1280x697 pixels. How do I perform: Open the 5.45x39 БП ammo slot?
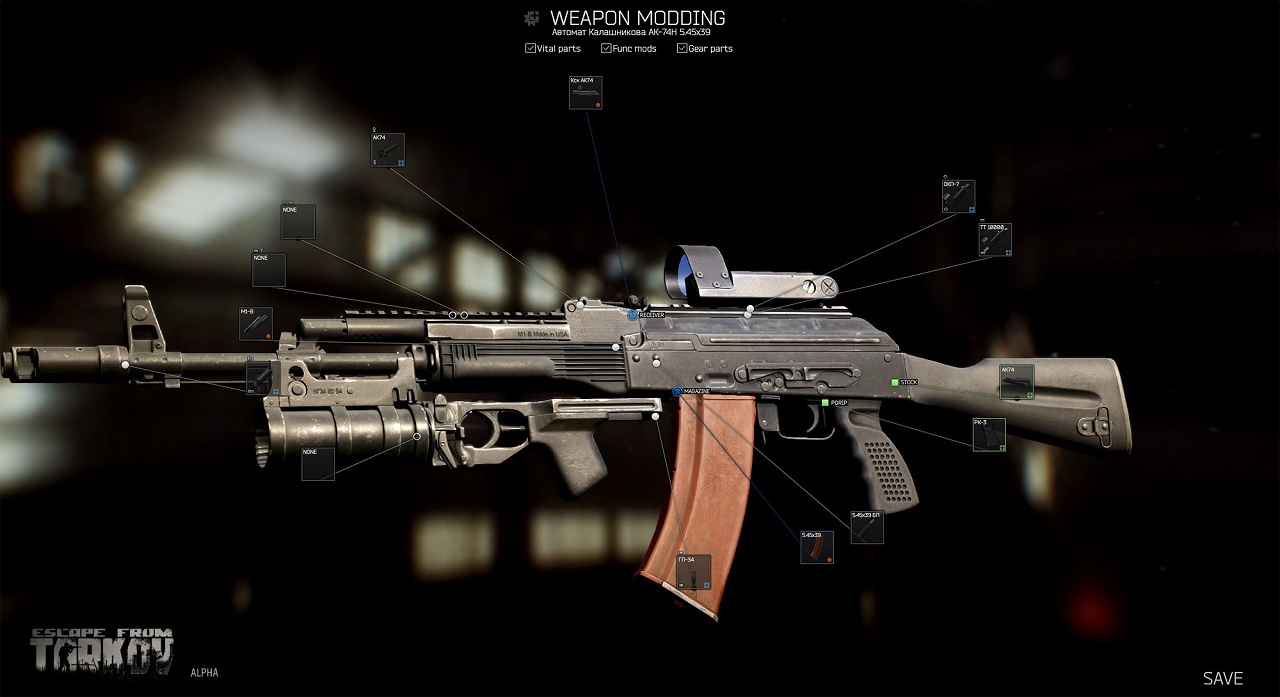pos(866,528)
